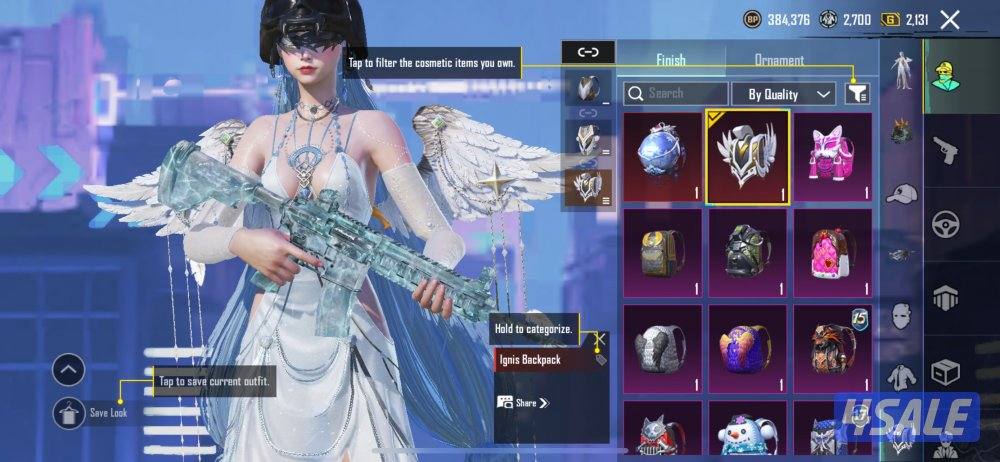Open the vehicle steering wheel category
Image resolution: width=1000 pixels, height=462 pixels.
pyautogui.click(x=945, y=225)
